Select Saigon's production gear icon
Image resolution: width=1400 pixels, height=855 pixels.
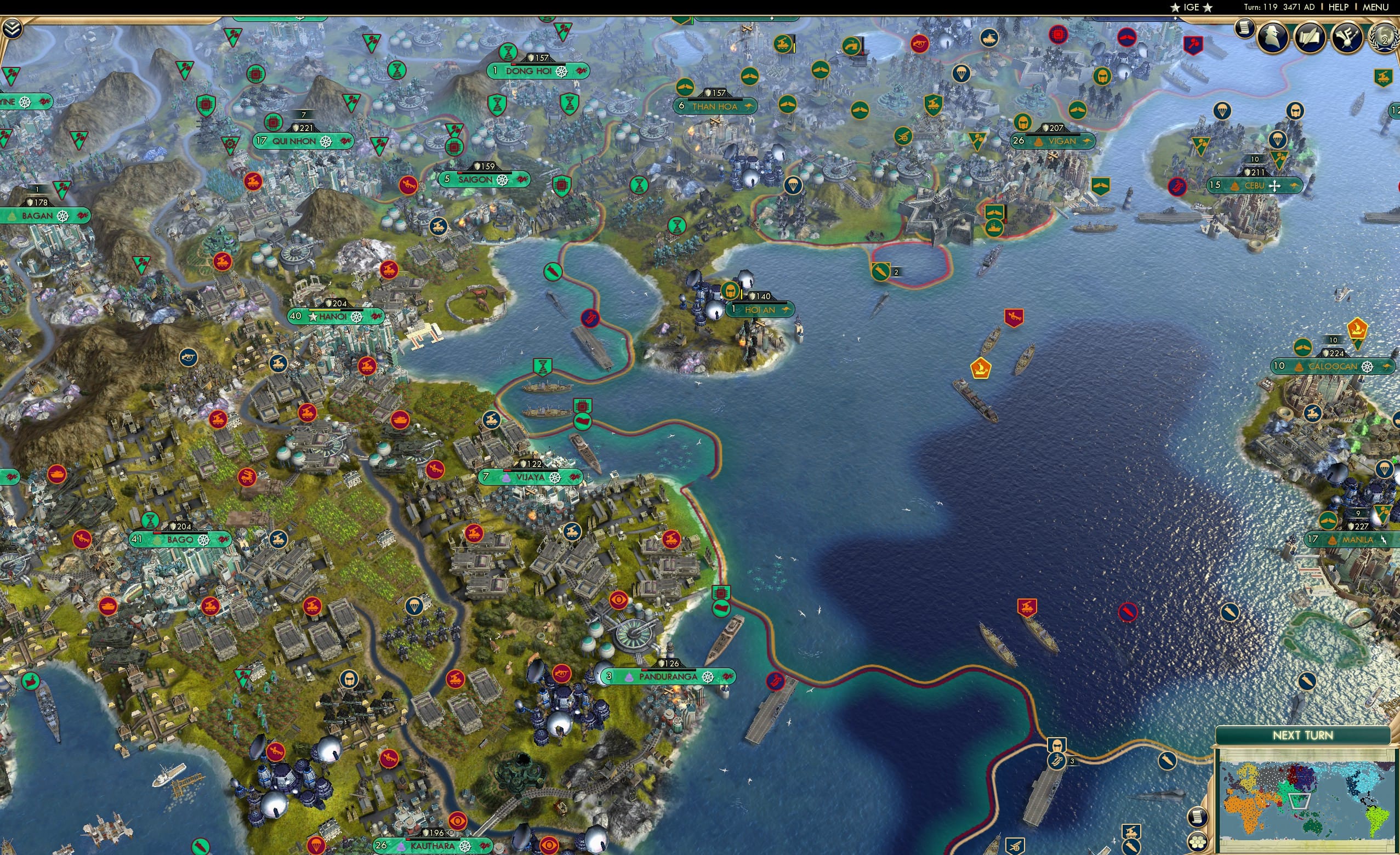pos(503,180)
